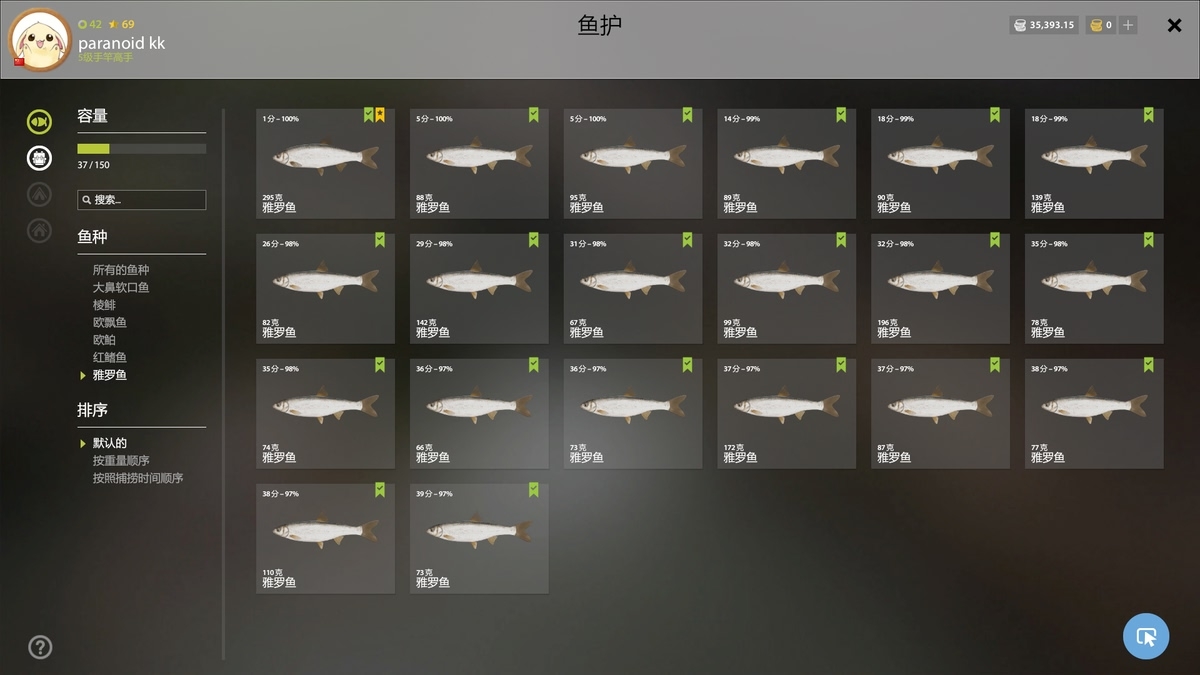Select the 110克 雅罗鱼 card
Screen dimensions: 1200x675
coord(325,538)
